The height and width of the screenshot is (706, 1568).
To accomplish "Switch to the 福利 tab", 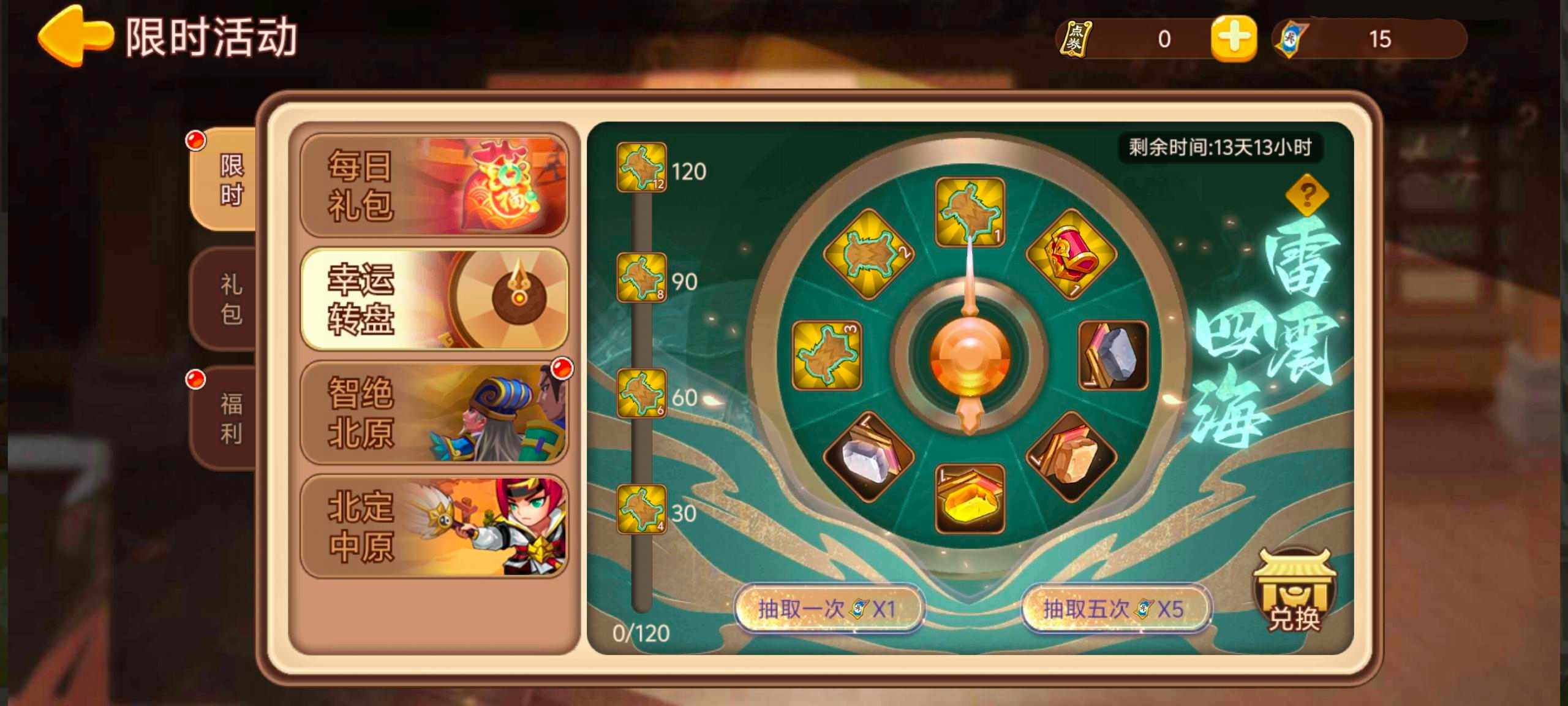I will 230,417.
